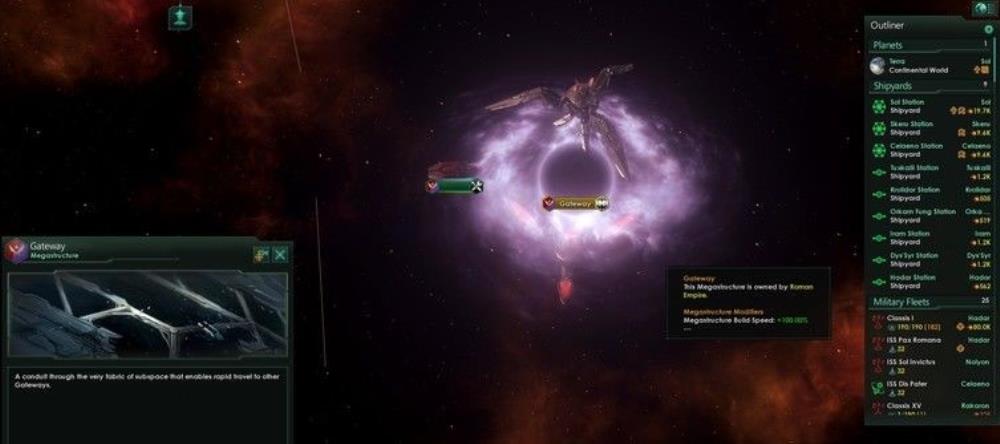Select the yellow Gateway label in space

point(576,203)
